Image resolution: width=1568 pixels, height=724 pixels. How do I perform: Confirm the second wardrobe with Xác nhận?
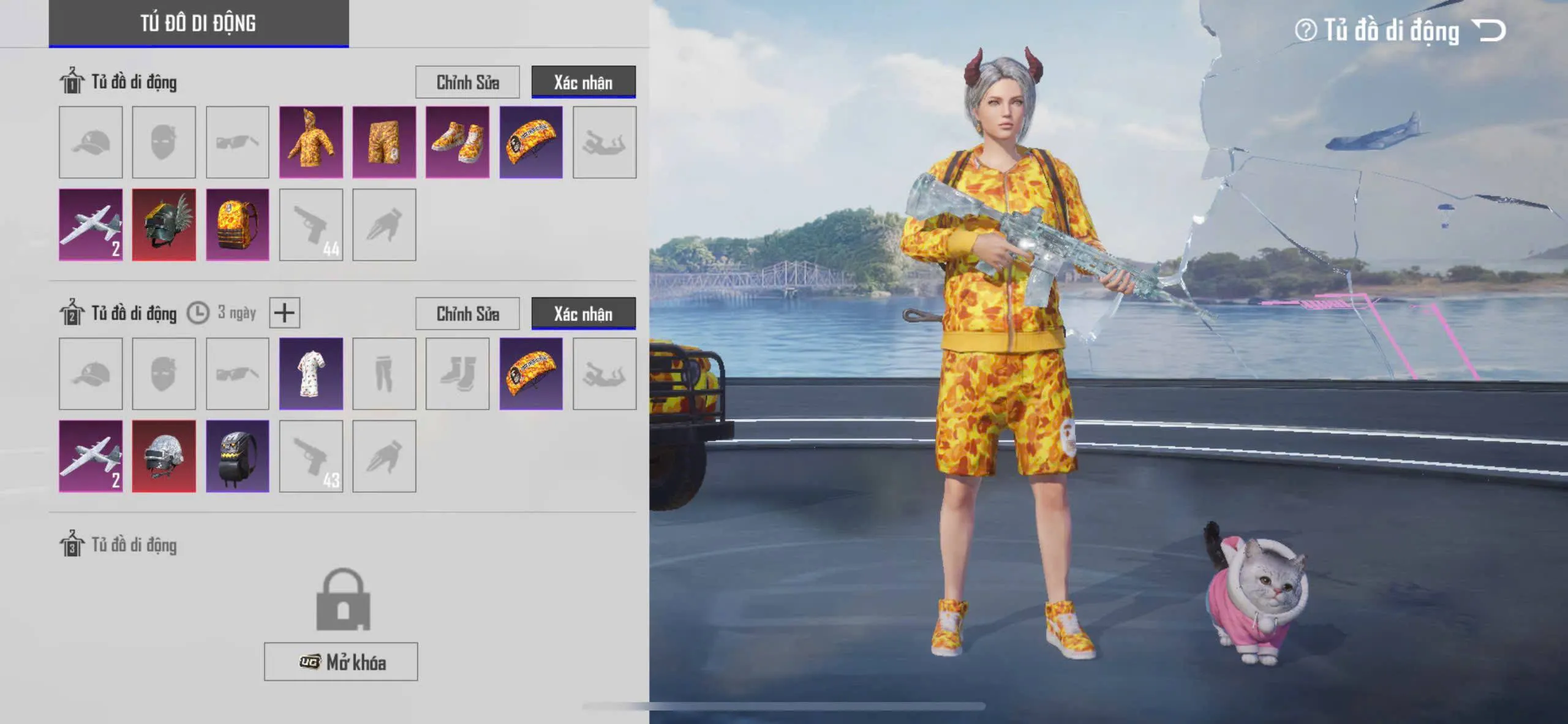tap(583, 314)
